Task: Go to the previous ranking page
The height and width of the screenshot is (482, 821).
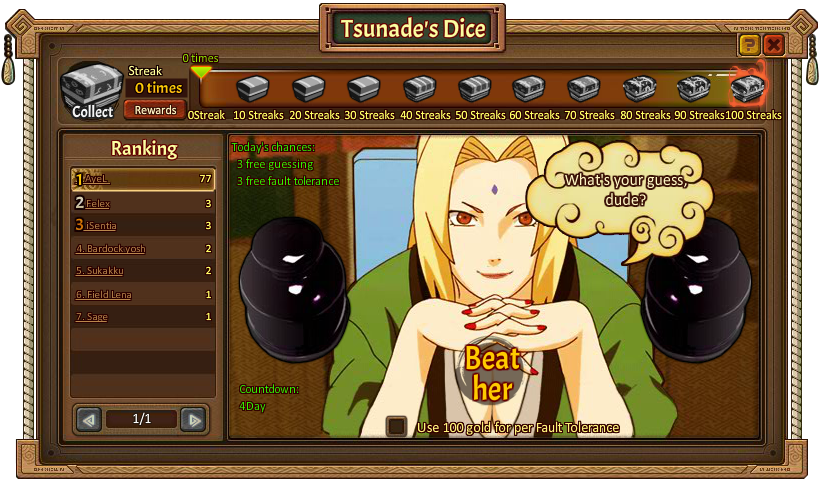Action: point(89,419)
